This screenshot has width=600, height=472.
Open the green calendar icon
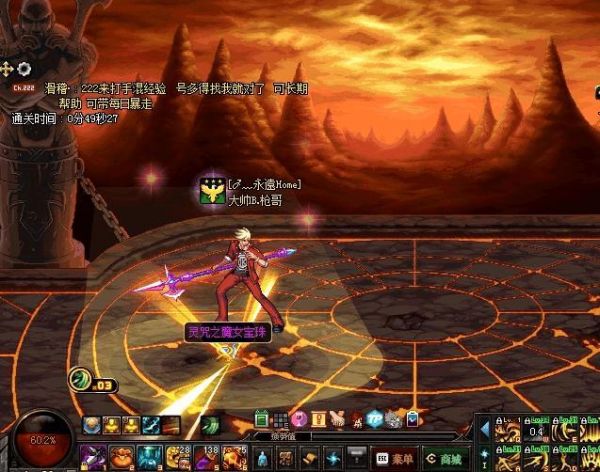click(262, 418)
